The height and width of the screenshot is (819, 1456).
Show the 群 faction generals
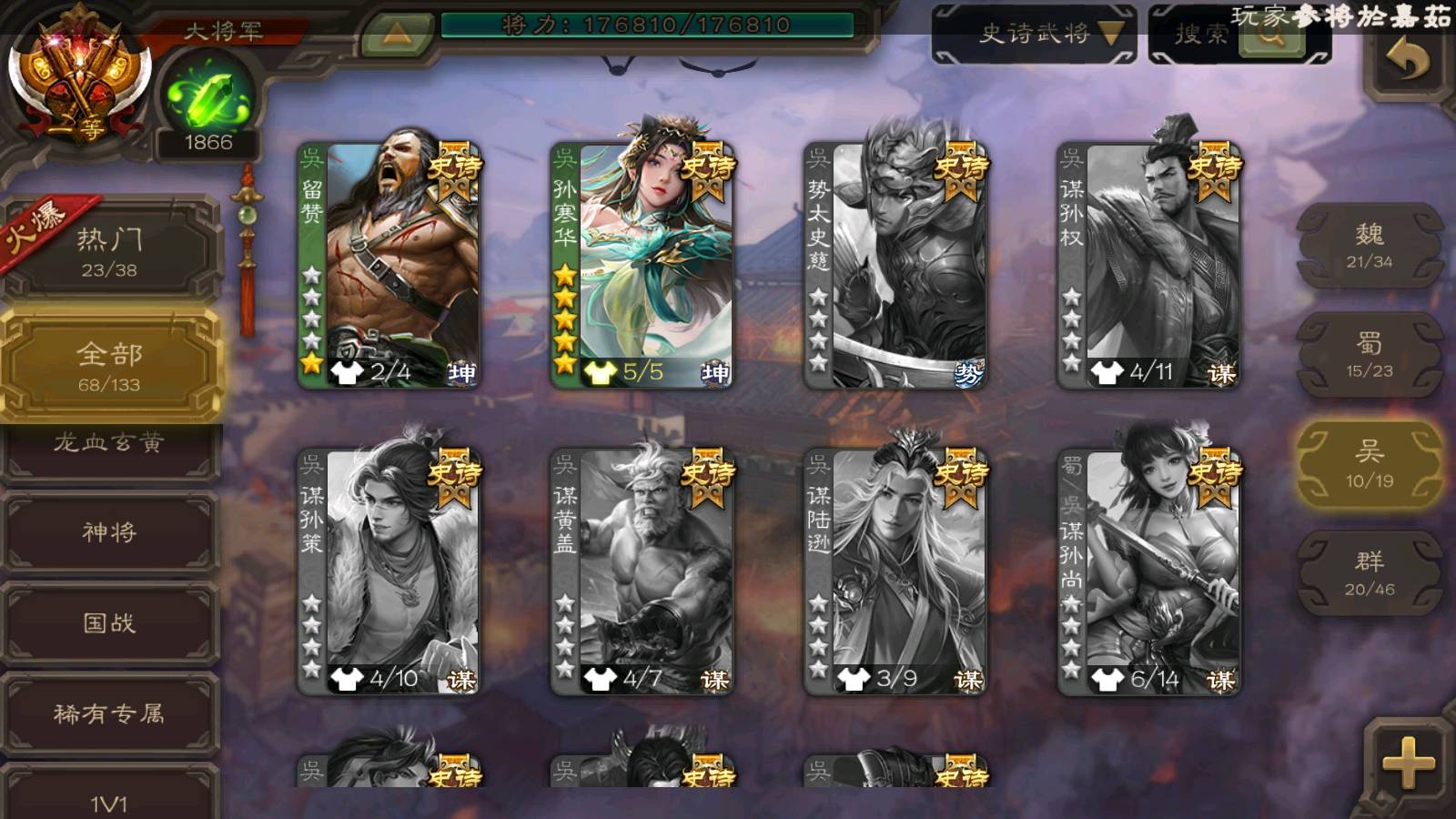pos(1370,573)
